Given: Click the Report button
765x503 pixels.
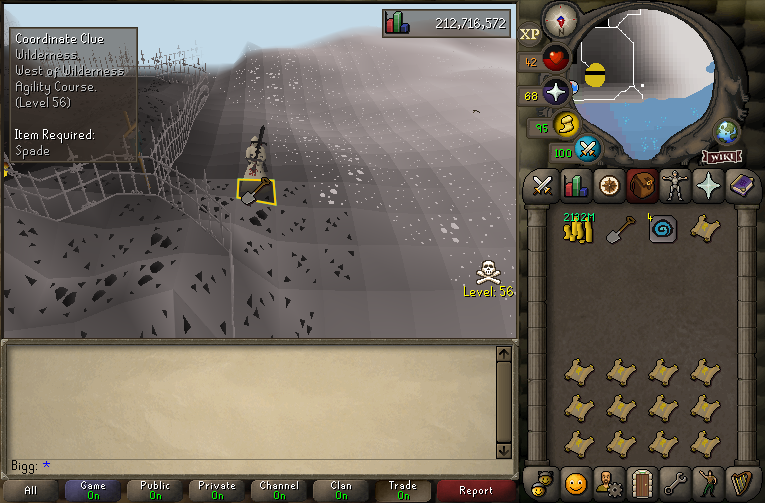Looking at the screenshot, I should point(476,490).
